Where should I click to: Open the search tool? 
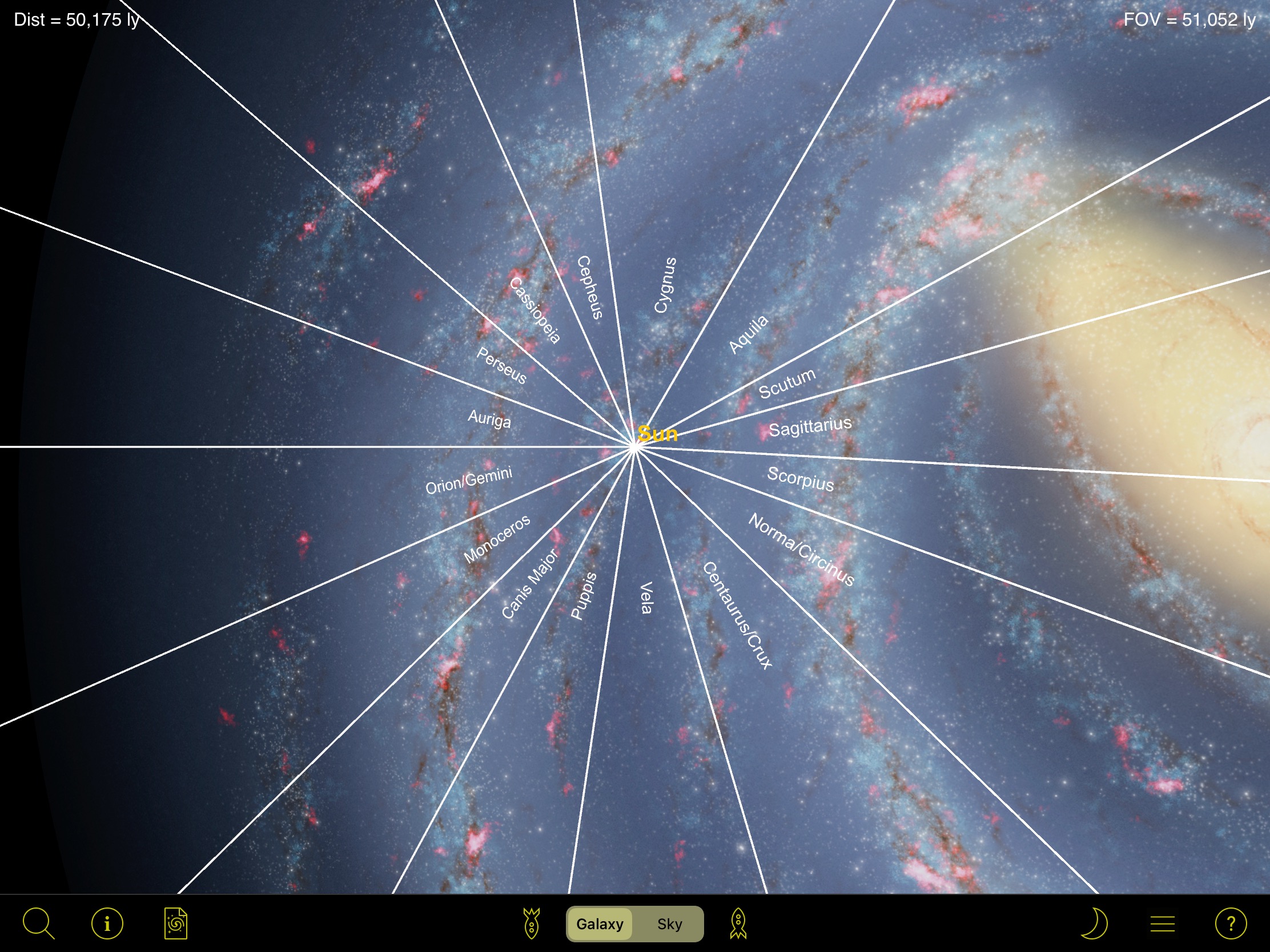[x=38, y=923]
